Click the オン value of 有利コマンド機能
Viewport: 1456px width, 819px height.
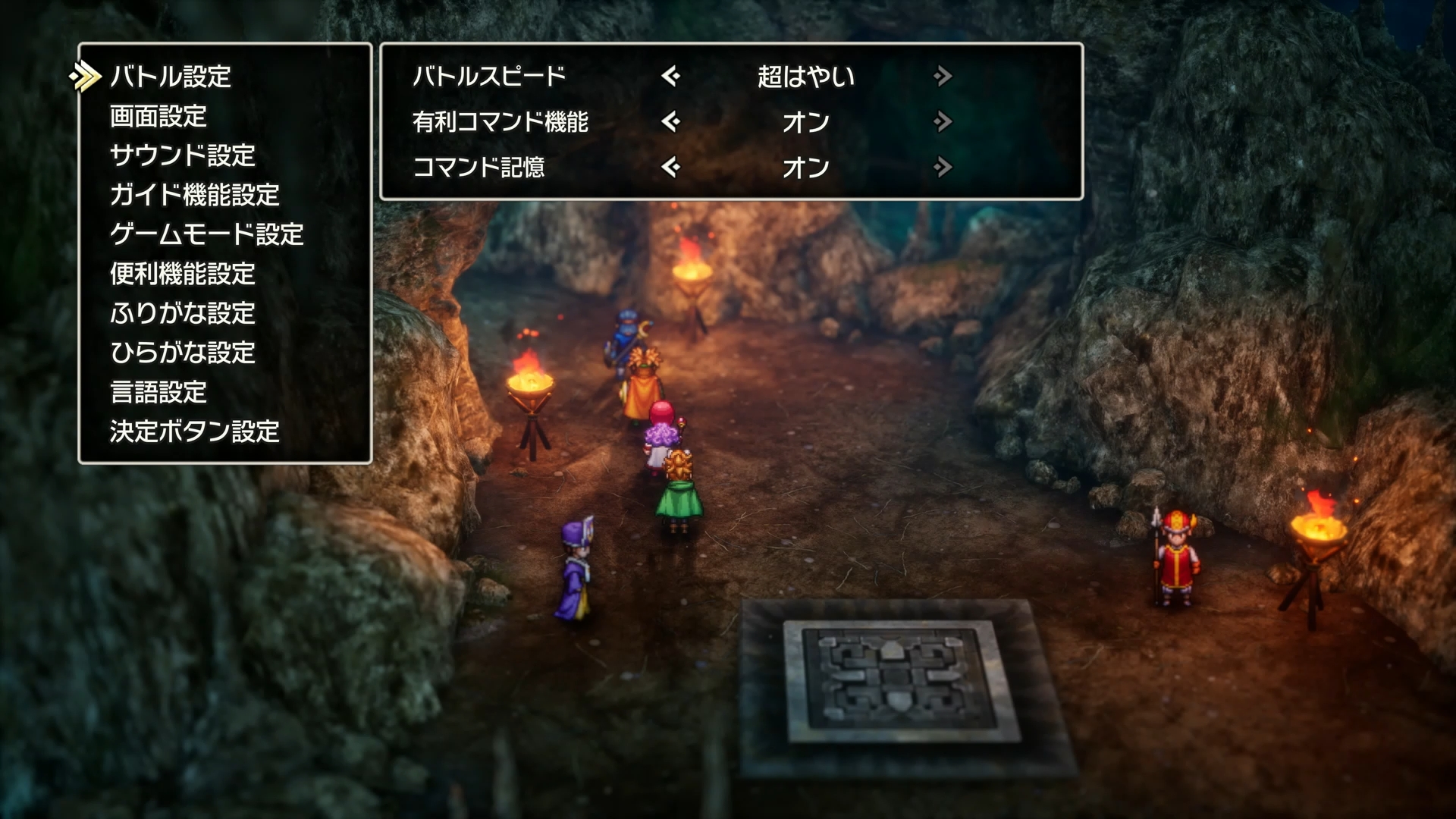pyautogui.click(x=807, y=122)
